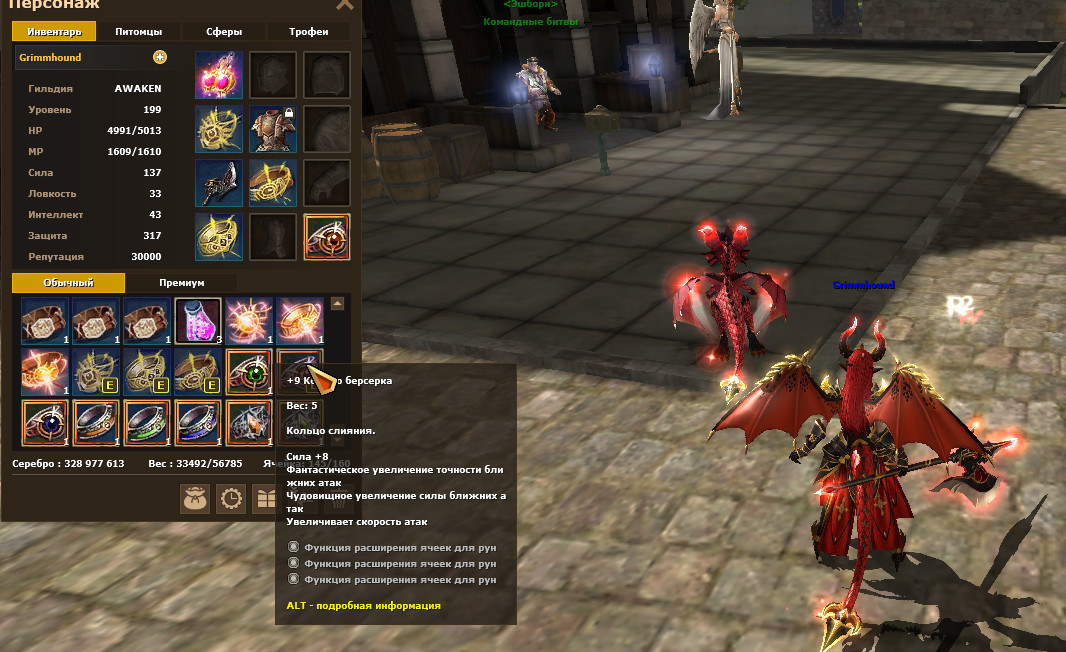
Task: Open the Сферы tab
Action: [x=224, y=32]
